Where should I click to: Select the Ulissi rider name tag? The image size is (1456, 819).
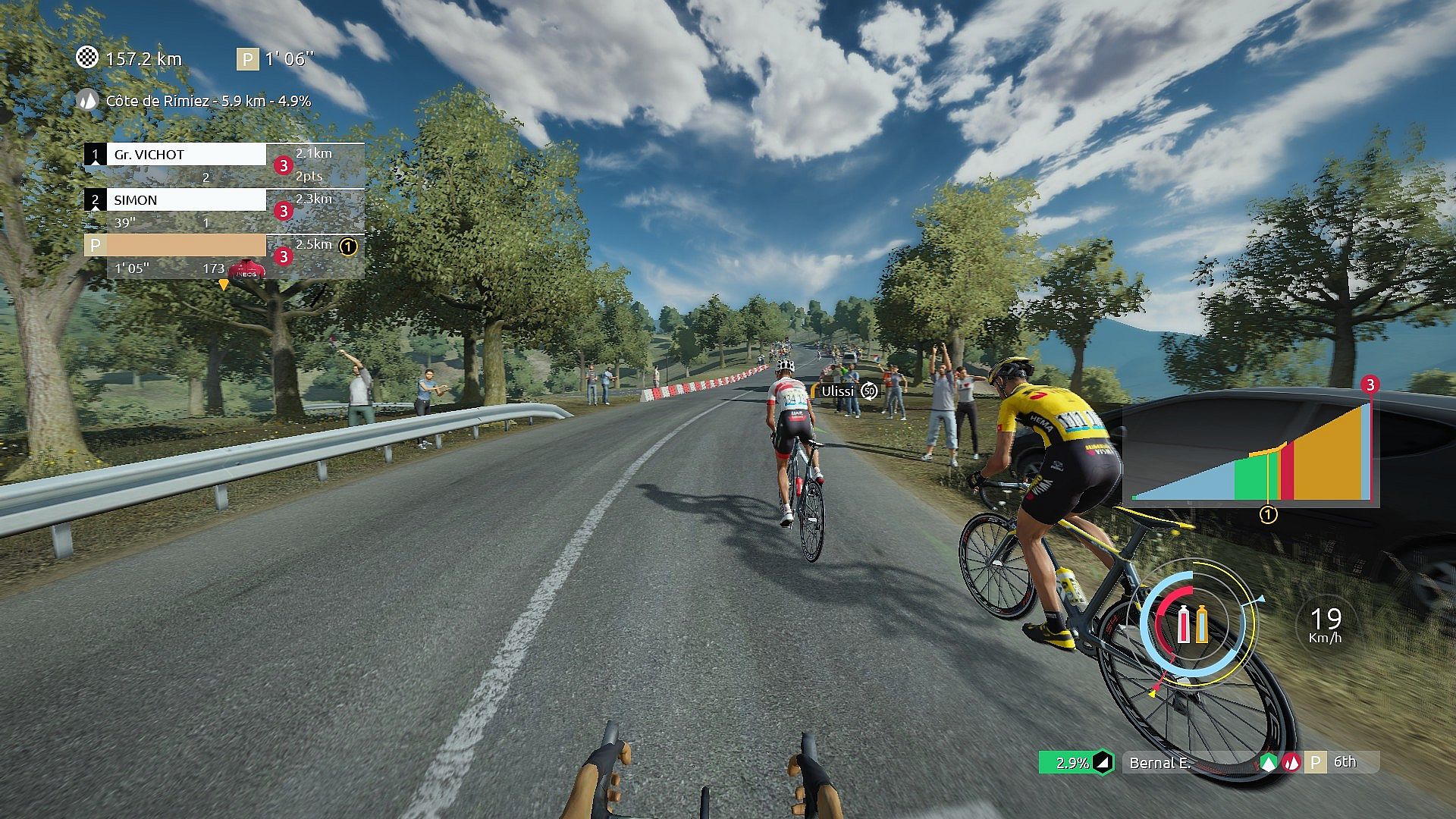pos(838,391)
